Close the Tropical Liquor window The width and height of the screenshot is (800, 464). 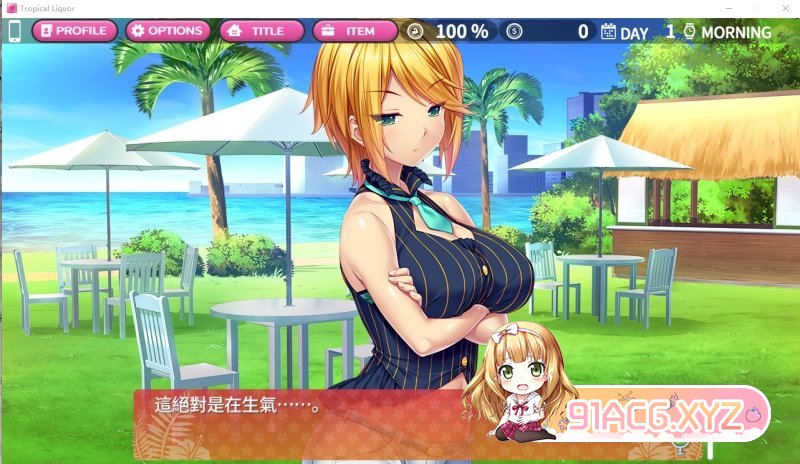pyautogui.click(x=782, y=8)
